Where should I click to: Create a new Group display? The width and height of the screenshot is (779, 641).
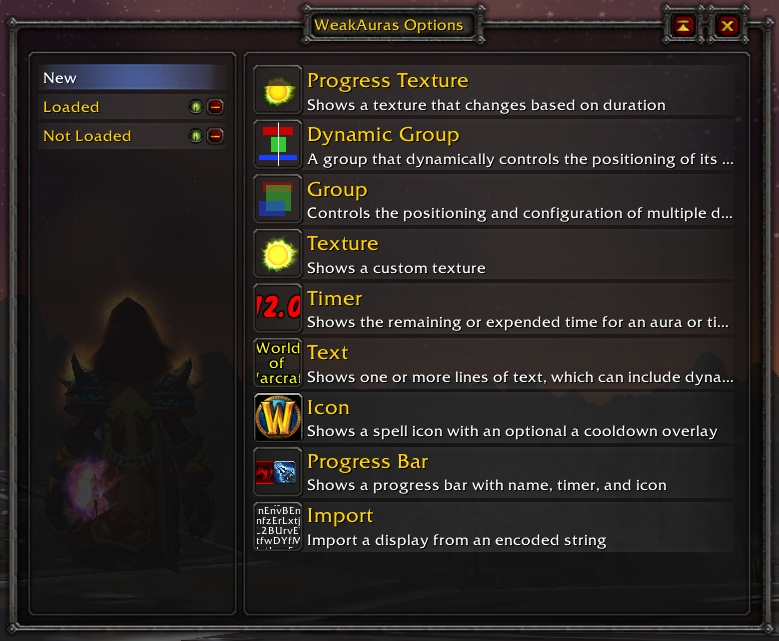pos(494,200)
